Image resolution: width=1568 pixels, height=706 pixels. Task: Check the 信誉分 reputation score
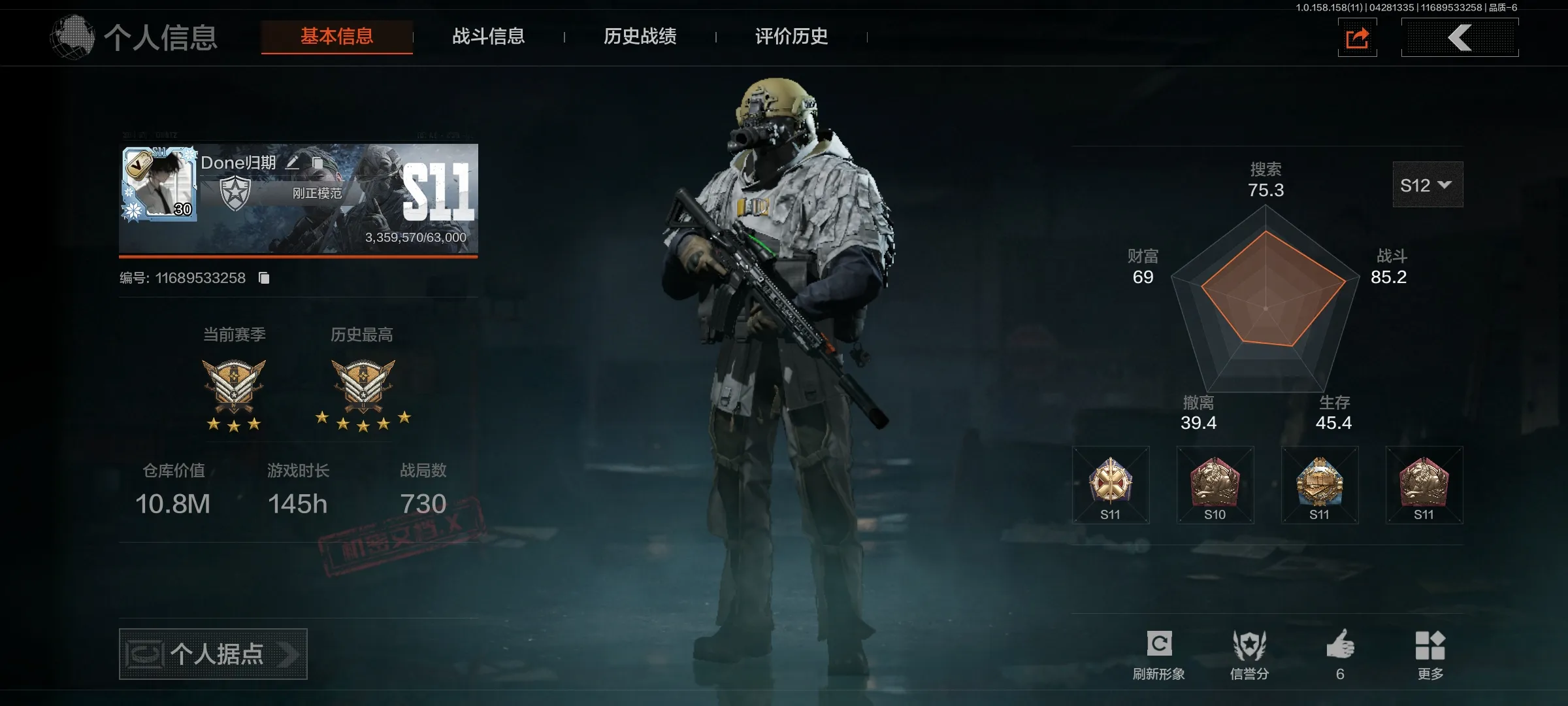[x=1249, y=654]
